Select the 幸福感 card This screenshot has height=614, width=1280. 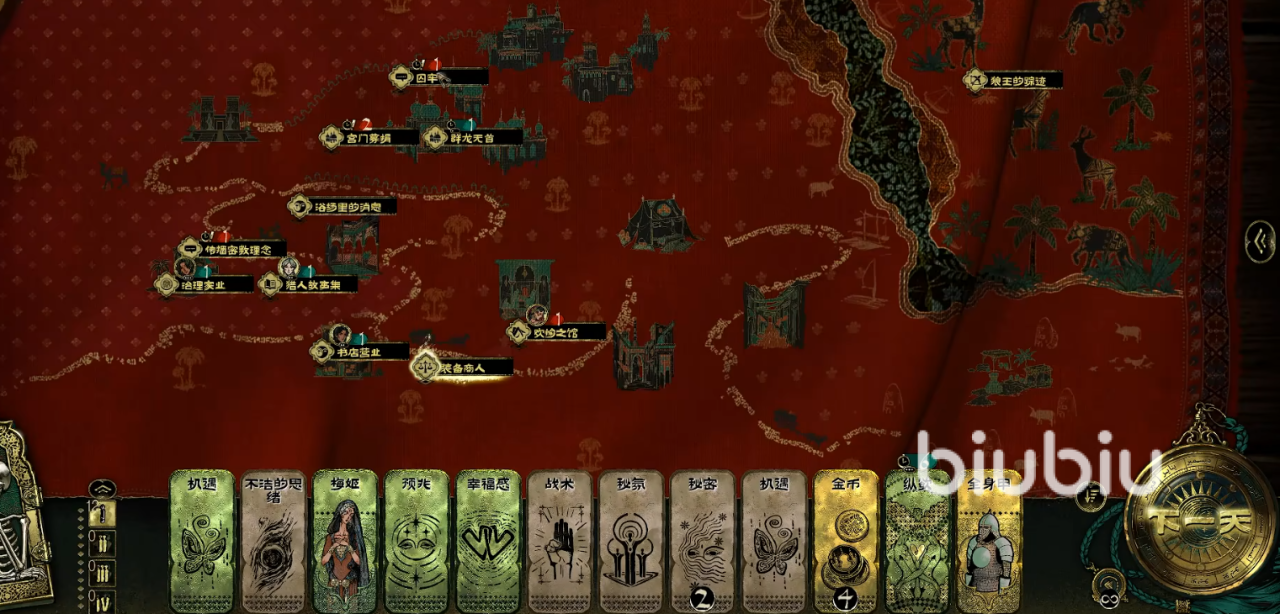coord(488,542)
